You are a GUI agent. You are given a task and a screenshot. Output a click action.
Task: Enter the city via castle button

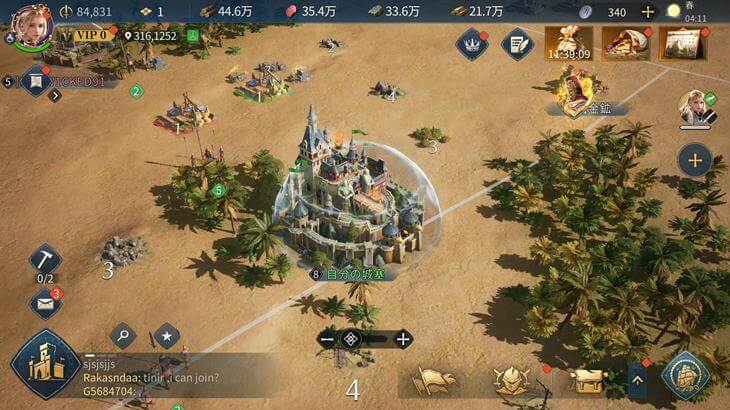coord(44,366)
